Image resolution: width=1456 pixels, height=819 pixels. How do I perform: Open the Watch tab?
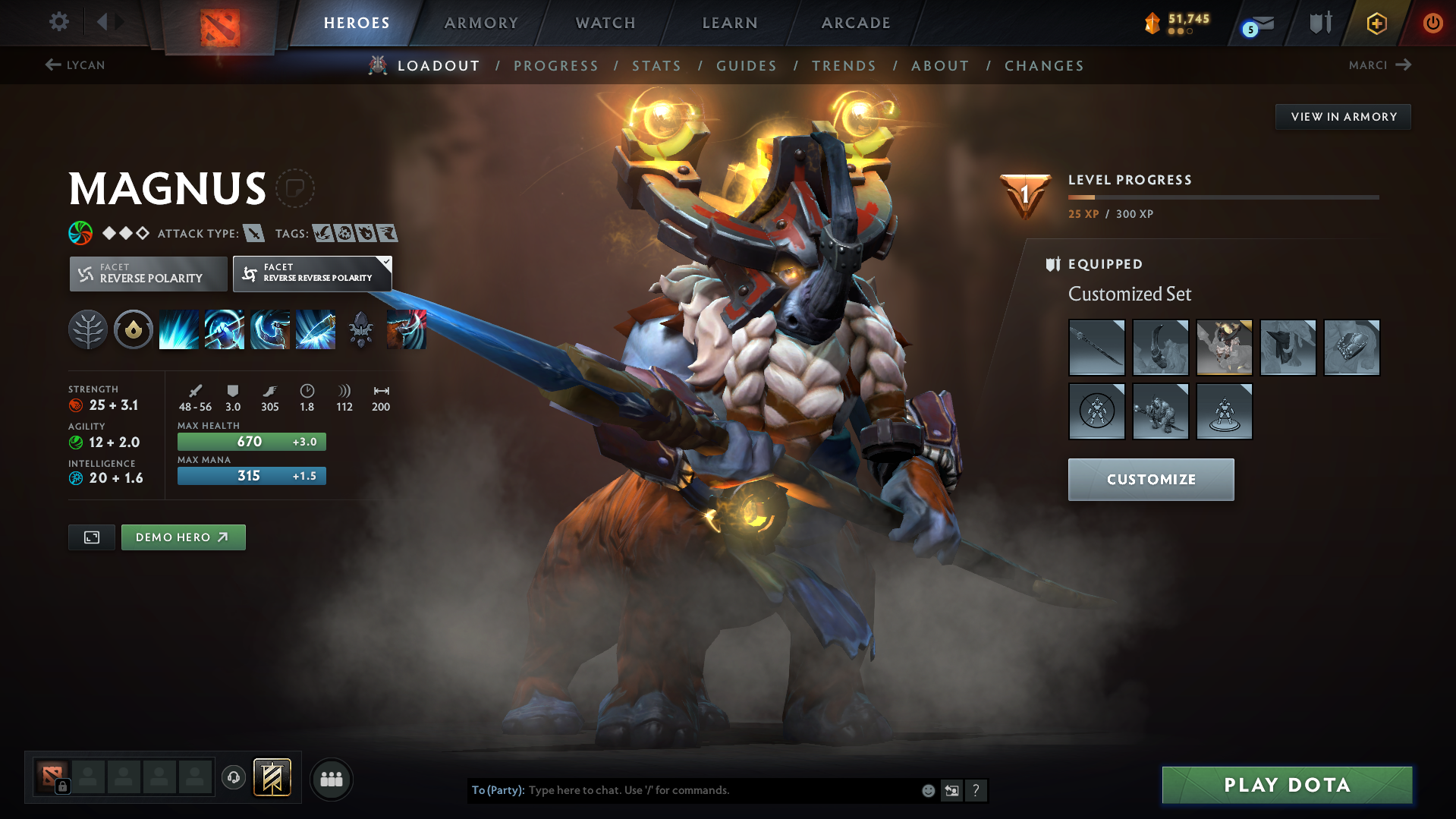tap(605, 23)
